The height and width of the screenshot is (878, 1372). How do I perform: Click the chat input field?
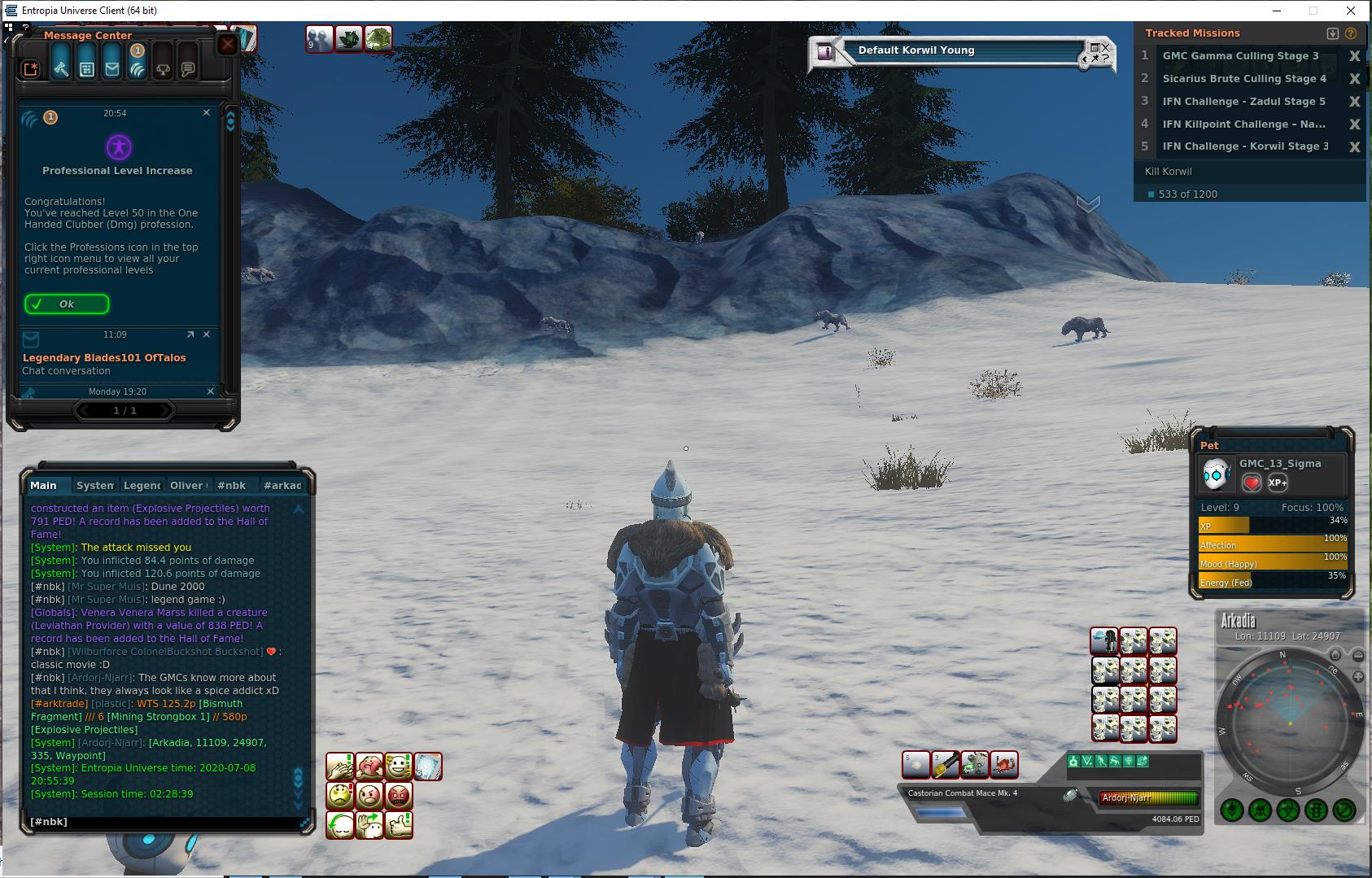(x=163, y=822)
